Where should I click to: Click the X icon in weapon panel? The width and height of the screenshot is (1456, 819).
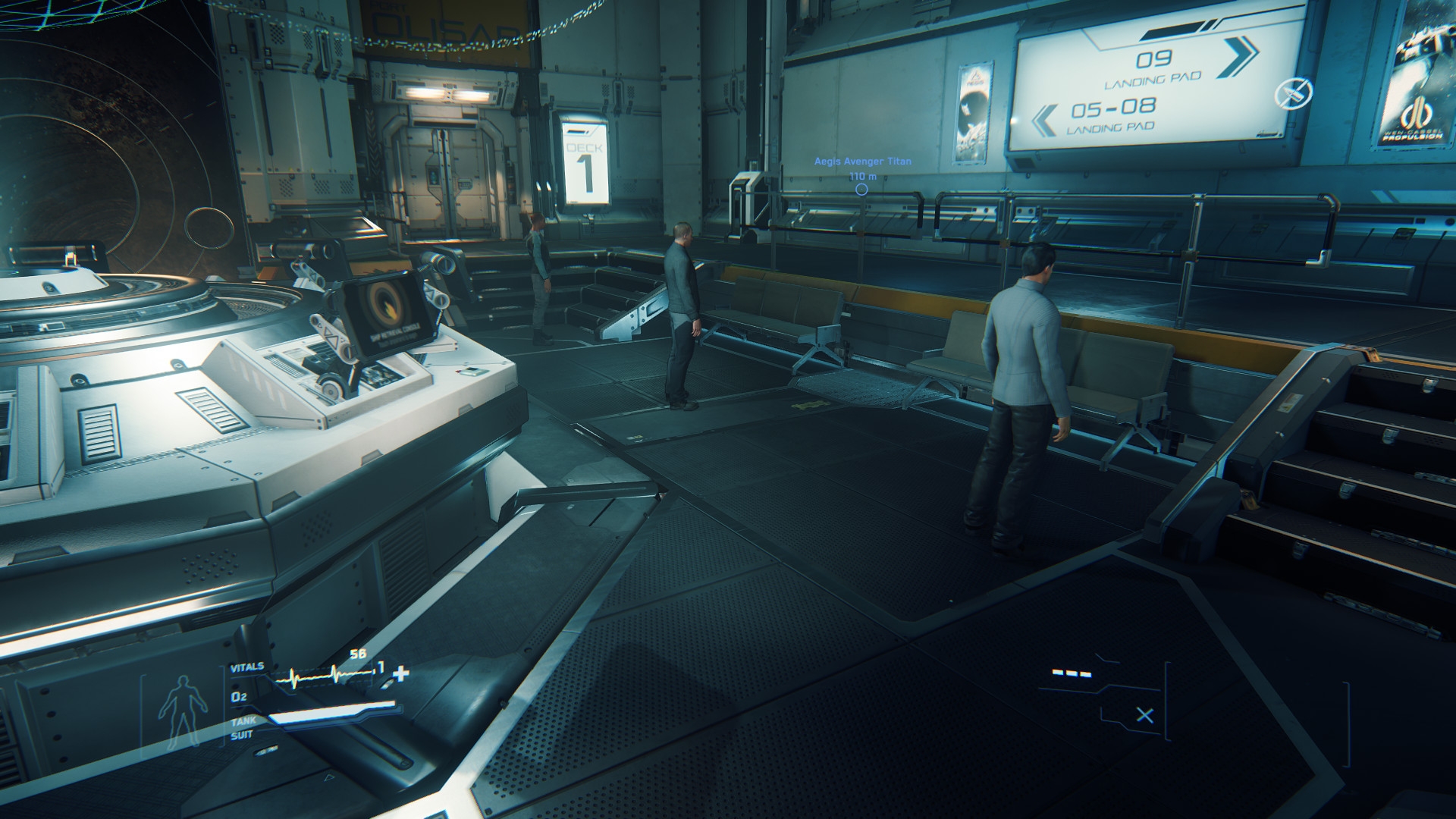(x=1145, y=714)
